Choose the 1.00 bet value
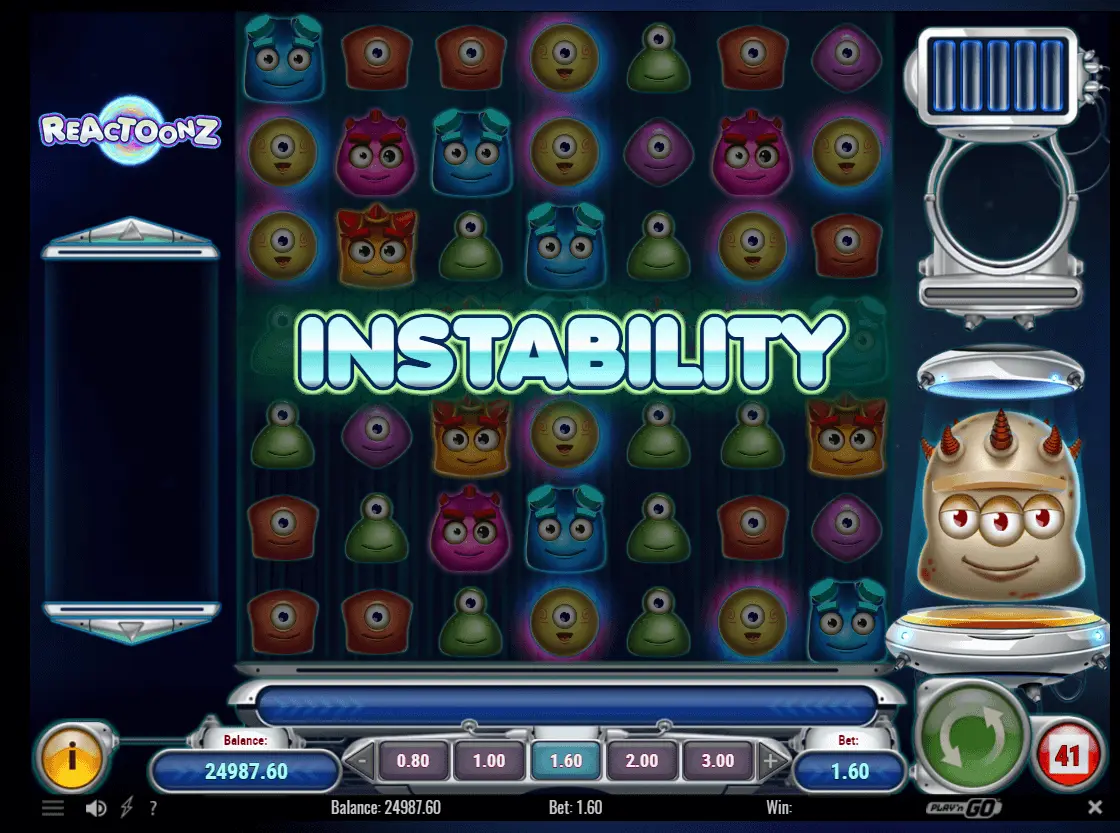Image resolution: width=1120 pixels, height=833 pixels. pos(489,761)
